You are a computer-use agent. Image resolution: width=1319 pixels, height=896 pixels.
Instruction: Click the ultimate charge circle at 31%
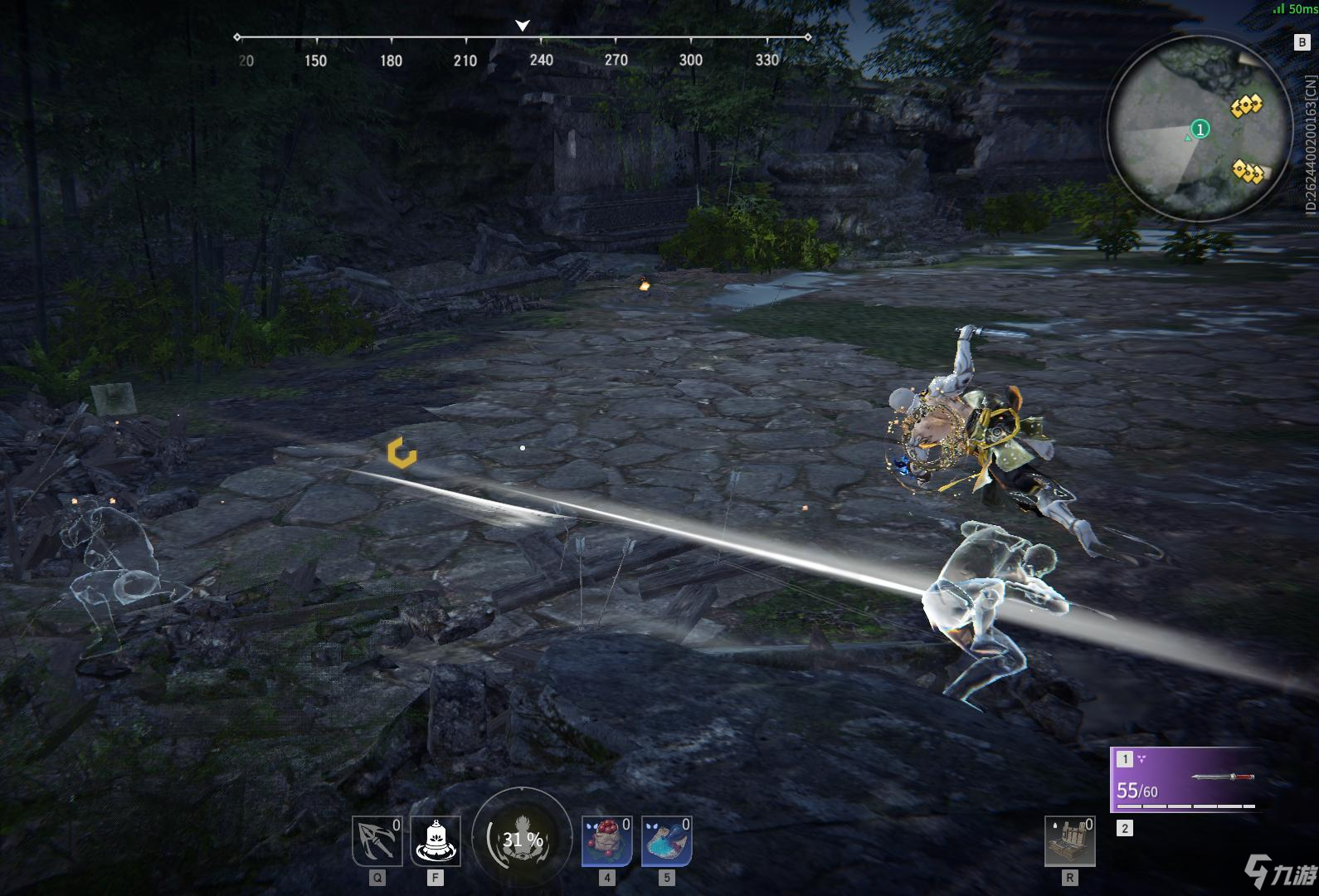pos(522,840)
